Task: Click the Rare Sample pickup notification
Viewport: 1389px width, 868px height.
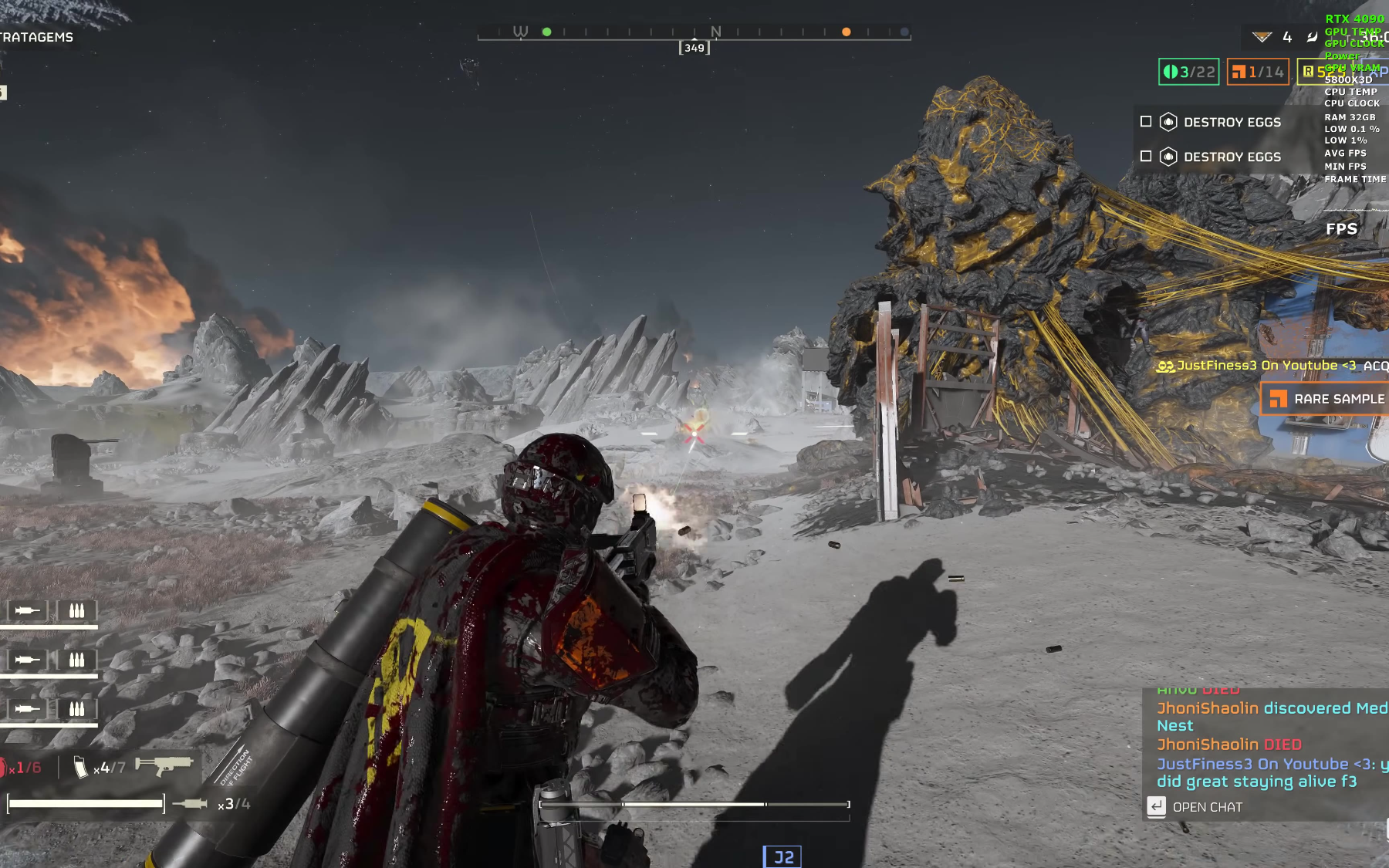Action: [x=1326, y=399]
